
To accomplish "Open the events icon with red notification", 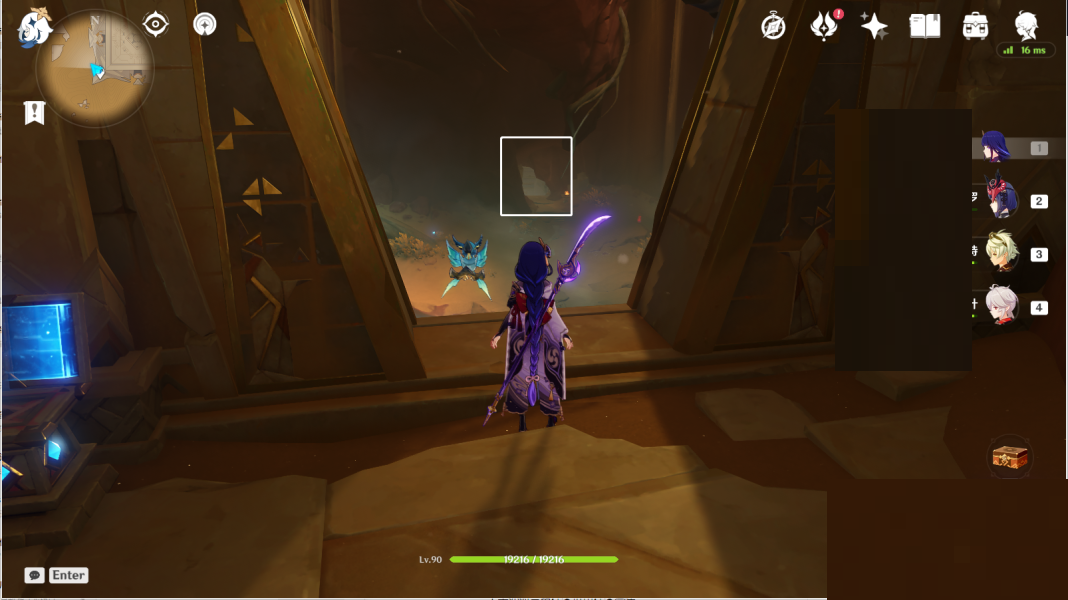I will point(824,27).
